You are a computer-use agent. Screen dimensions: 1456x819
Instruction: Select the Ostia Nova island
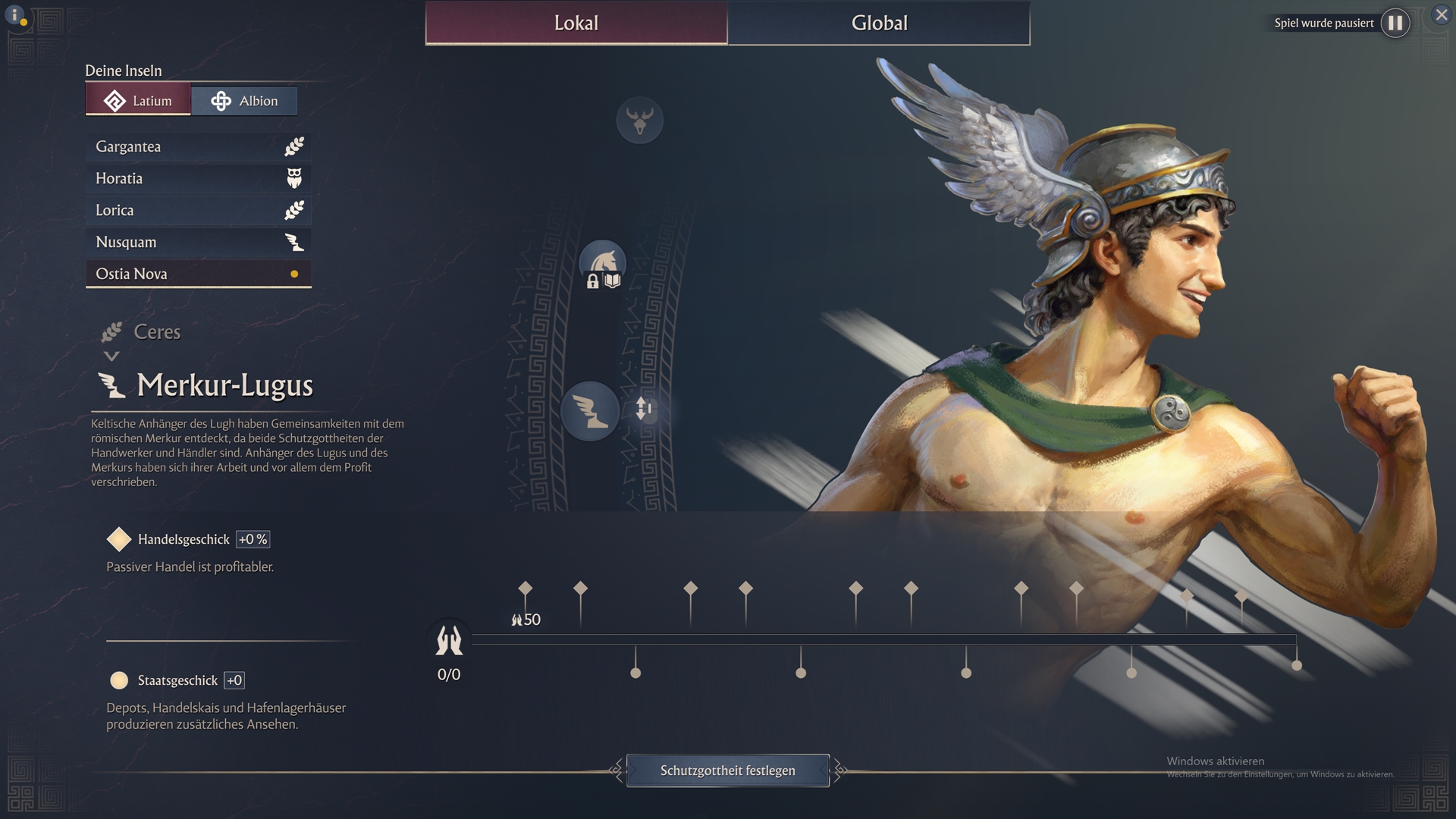(198, 274)
